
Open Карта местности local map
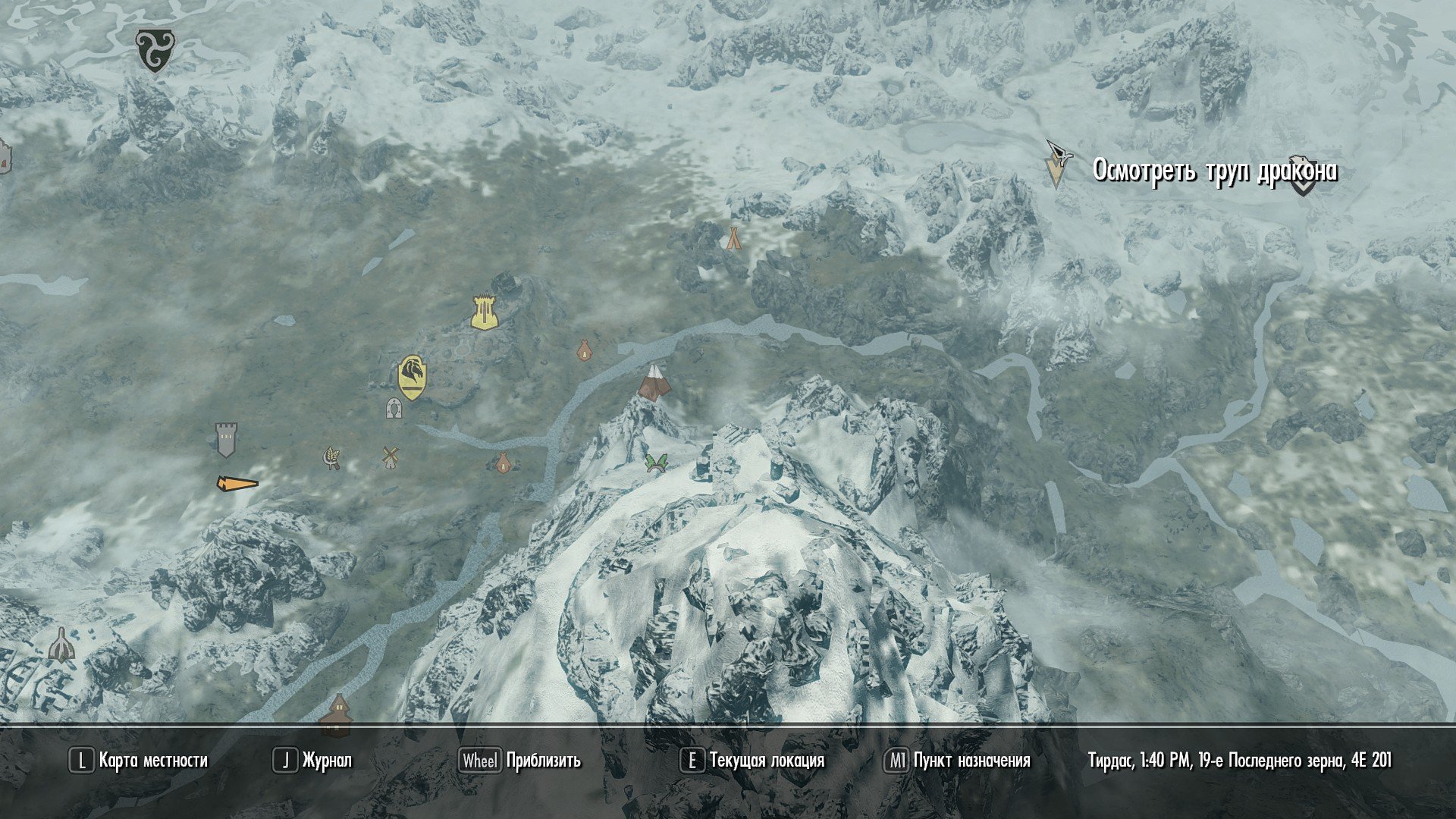[x=139, y=761]
